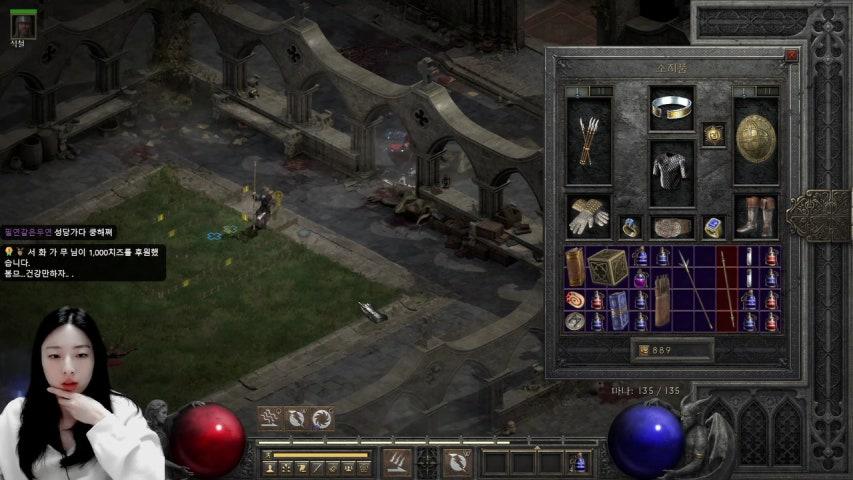The image size is (853, 480).
Task: Select the party portrait in top-left corner
Action: click(x=23, y=25)
